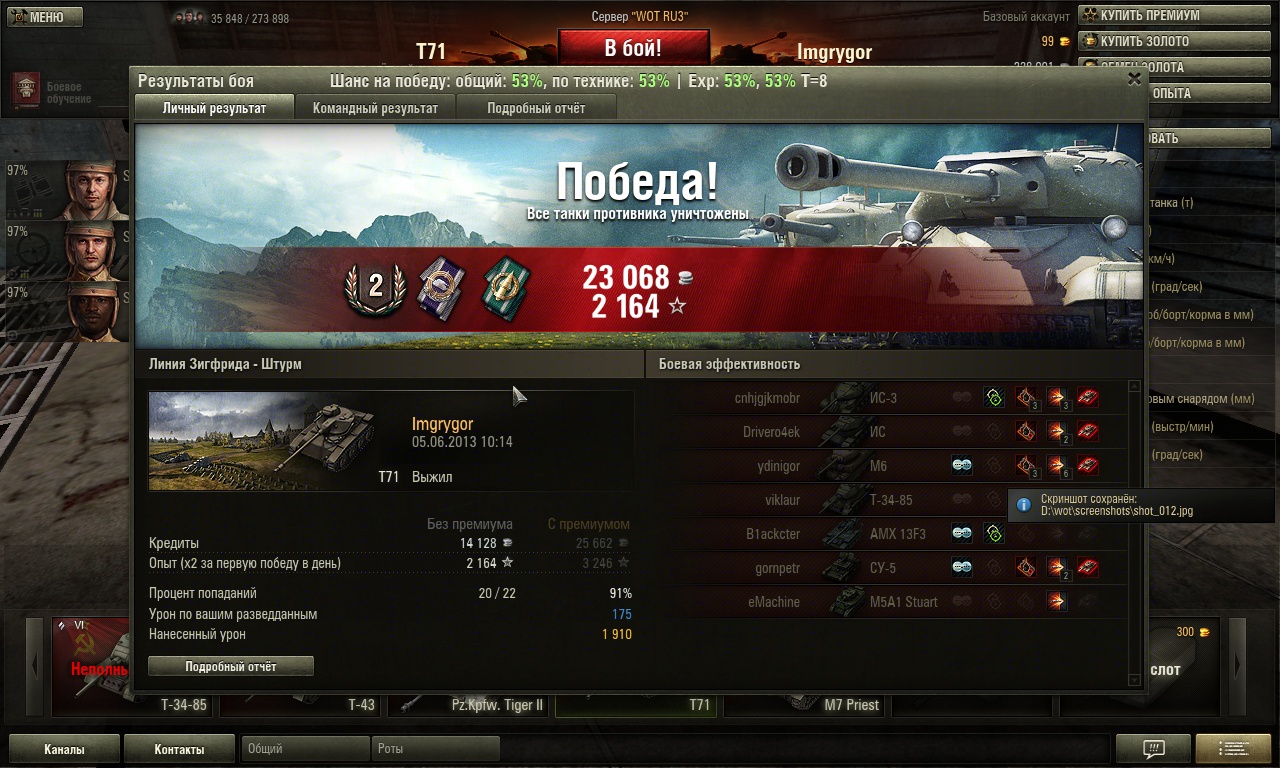
Task: Close the battle results window
Action: [1134, 78]
